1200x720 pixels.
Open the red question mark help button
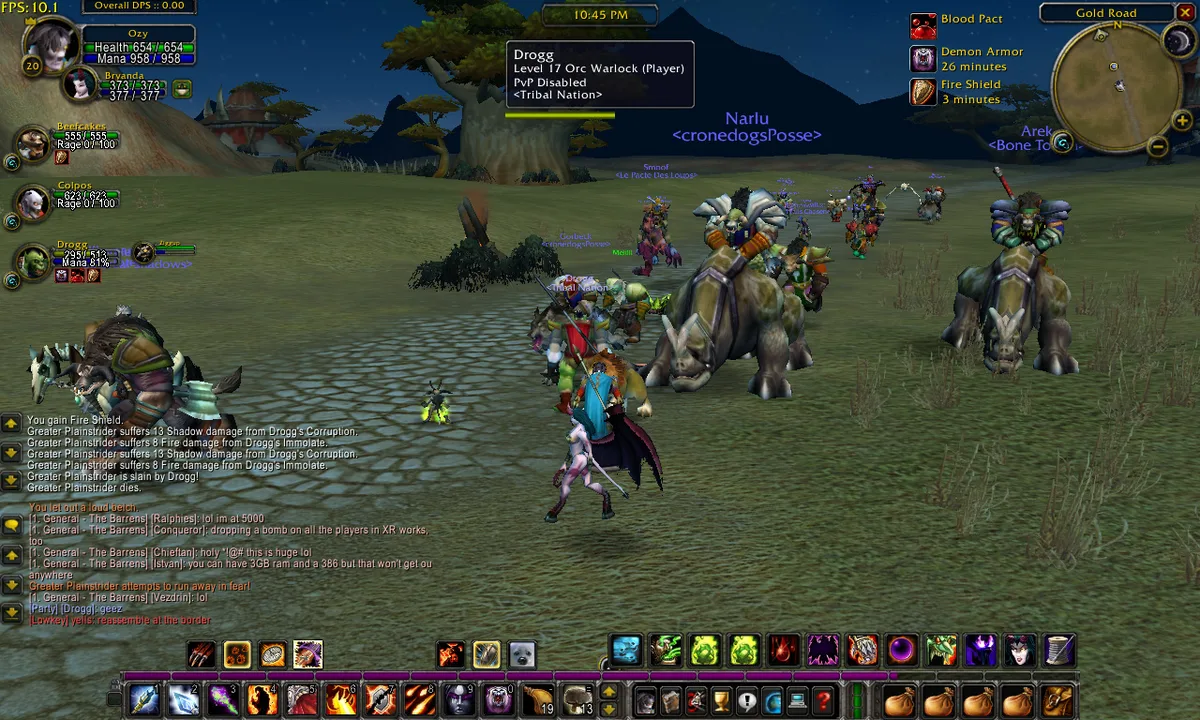point(823,700)
